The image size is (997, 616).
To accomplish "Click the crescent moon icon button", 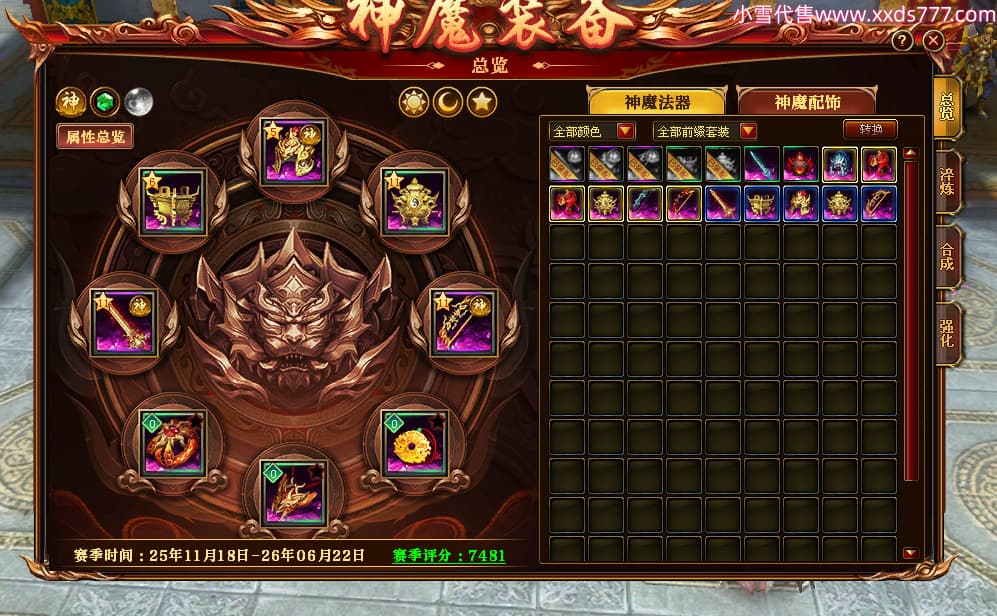I will pyautogui.click(x=447, y=102).
